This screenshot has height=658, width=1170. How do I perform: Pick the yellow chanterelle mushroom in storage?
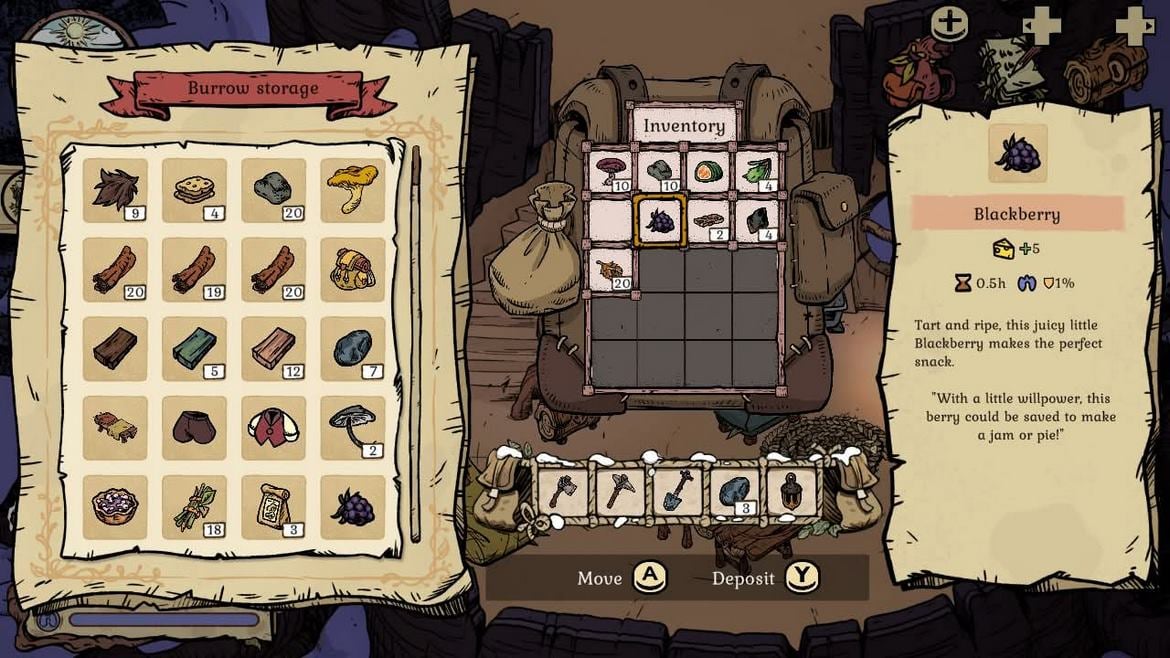(x=353, y=190)
